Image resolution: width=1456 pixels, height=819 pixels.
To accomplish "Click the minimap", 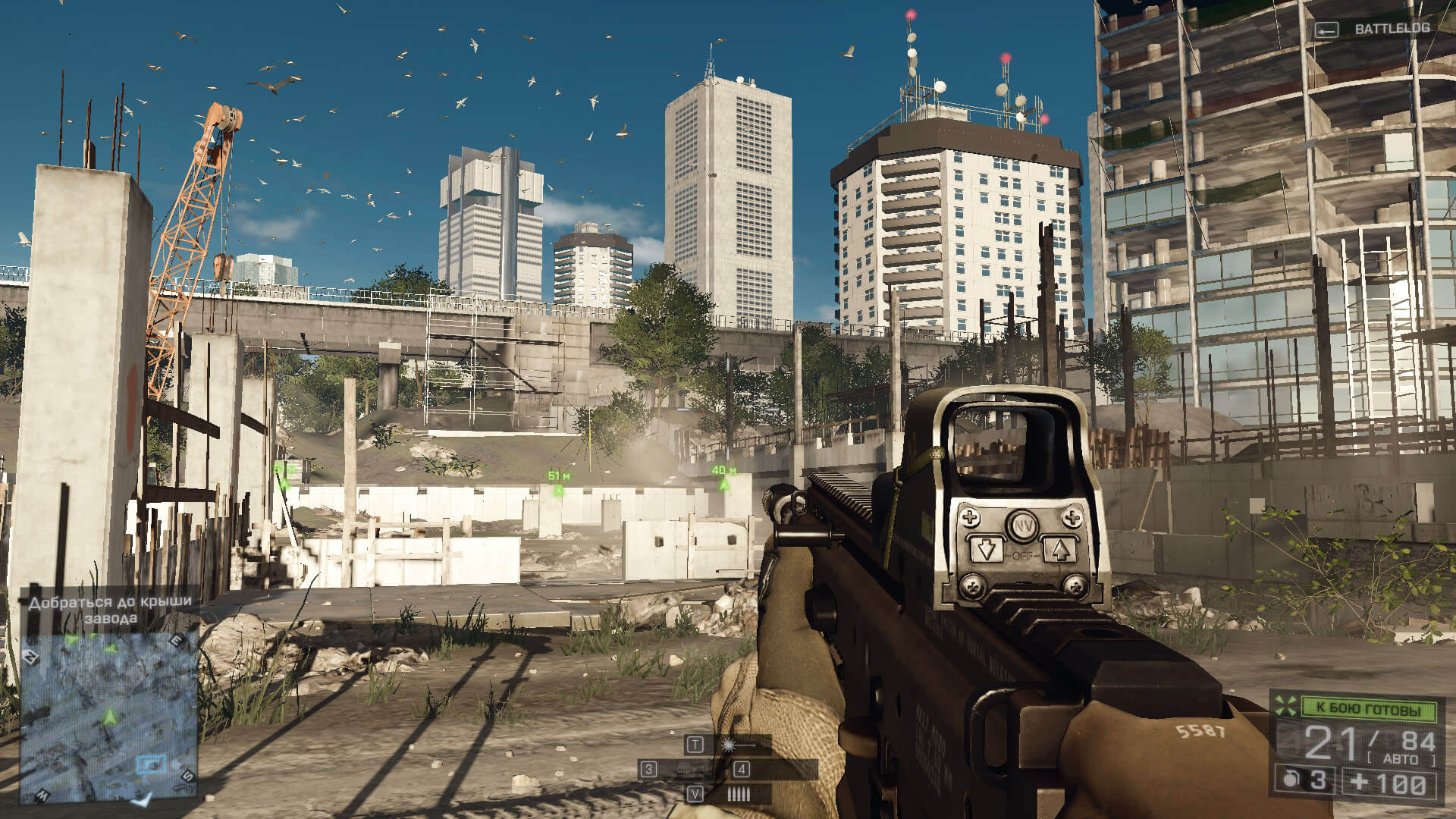I will tap(108, 717).
